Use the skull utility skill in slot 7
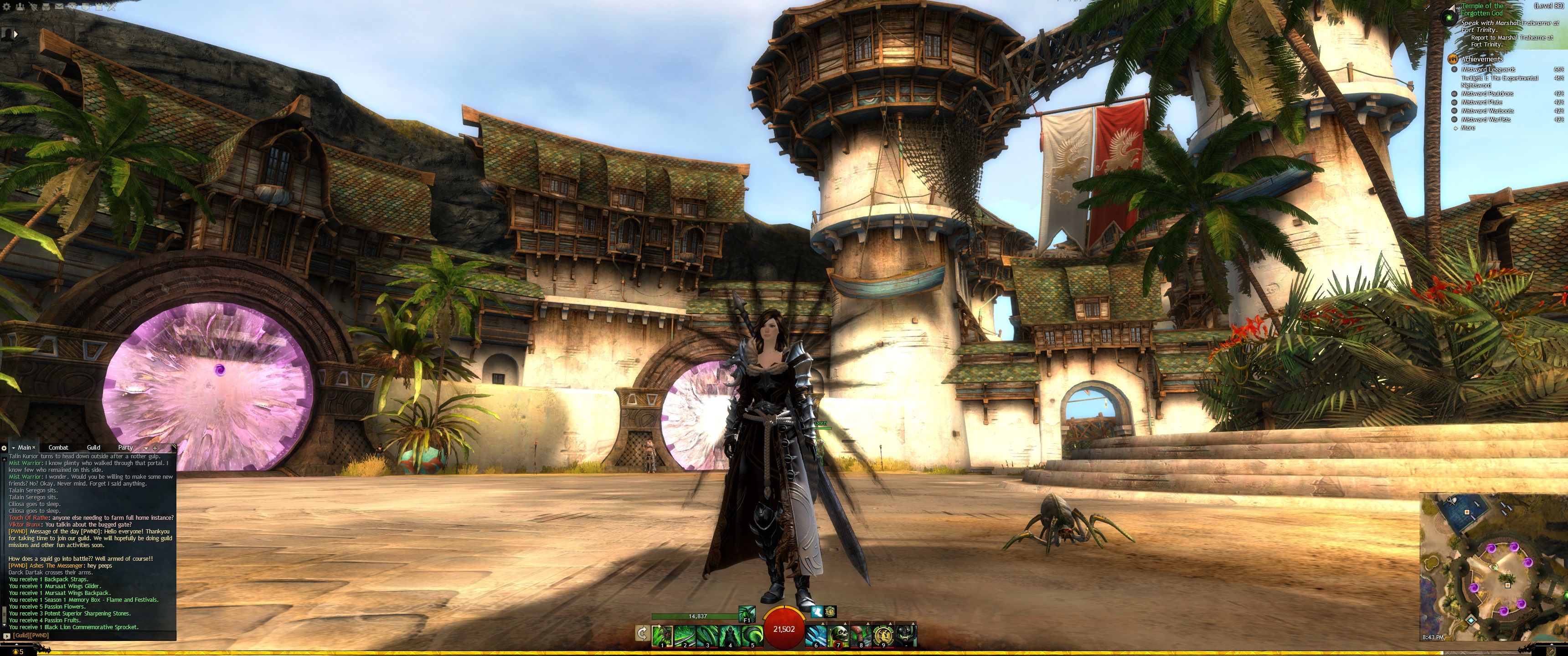This screenshot has height=656, width=1568. click(839, 635)
